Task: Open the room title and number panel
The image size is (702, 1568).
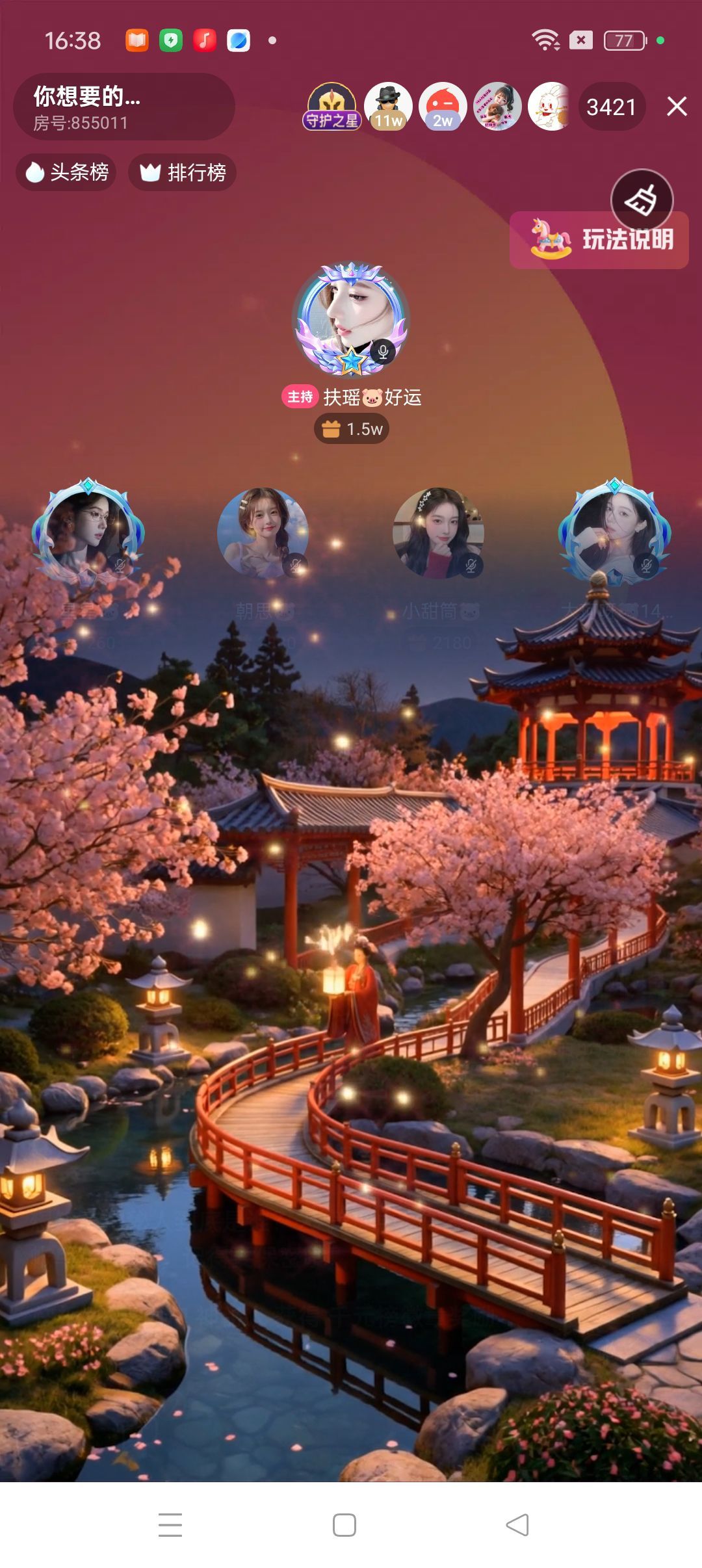Action: click(x=123, y=107)
